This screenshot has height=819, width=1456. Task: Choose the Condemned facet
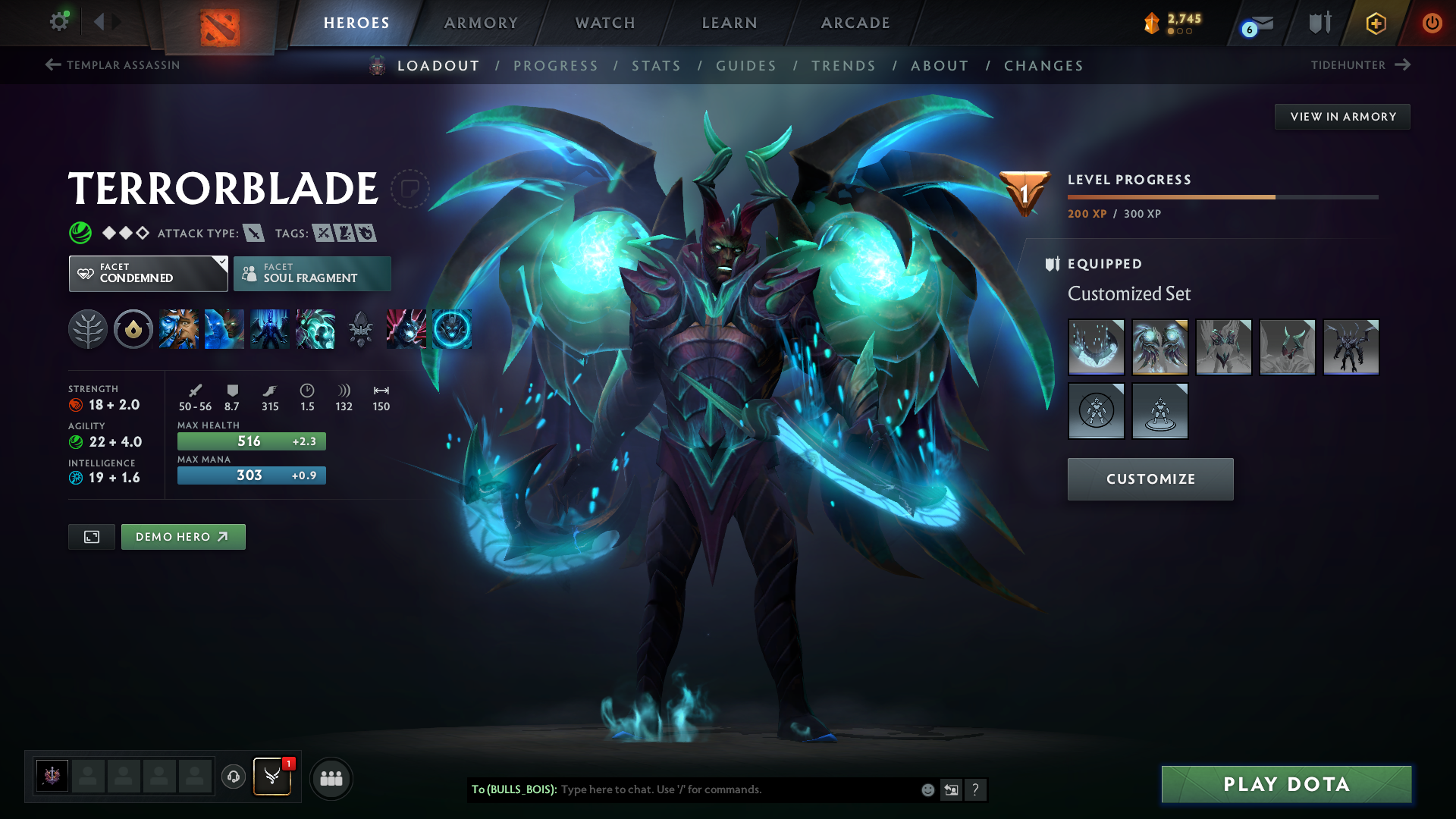click(x=148, y=274)
